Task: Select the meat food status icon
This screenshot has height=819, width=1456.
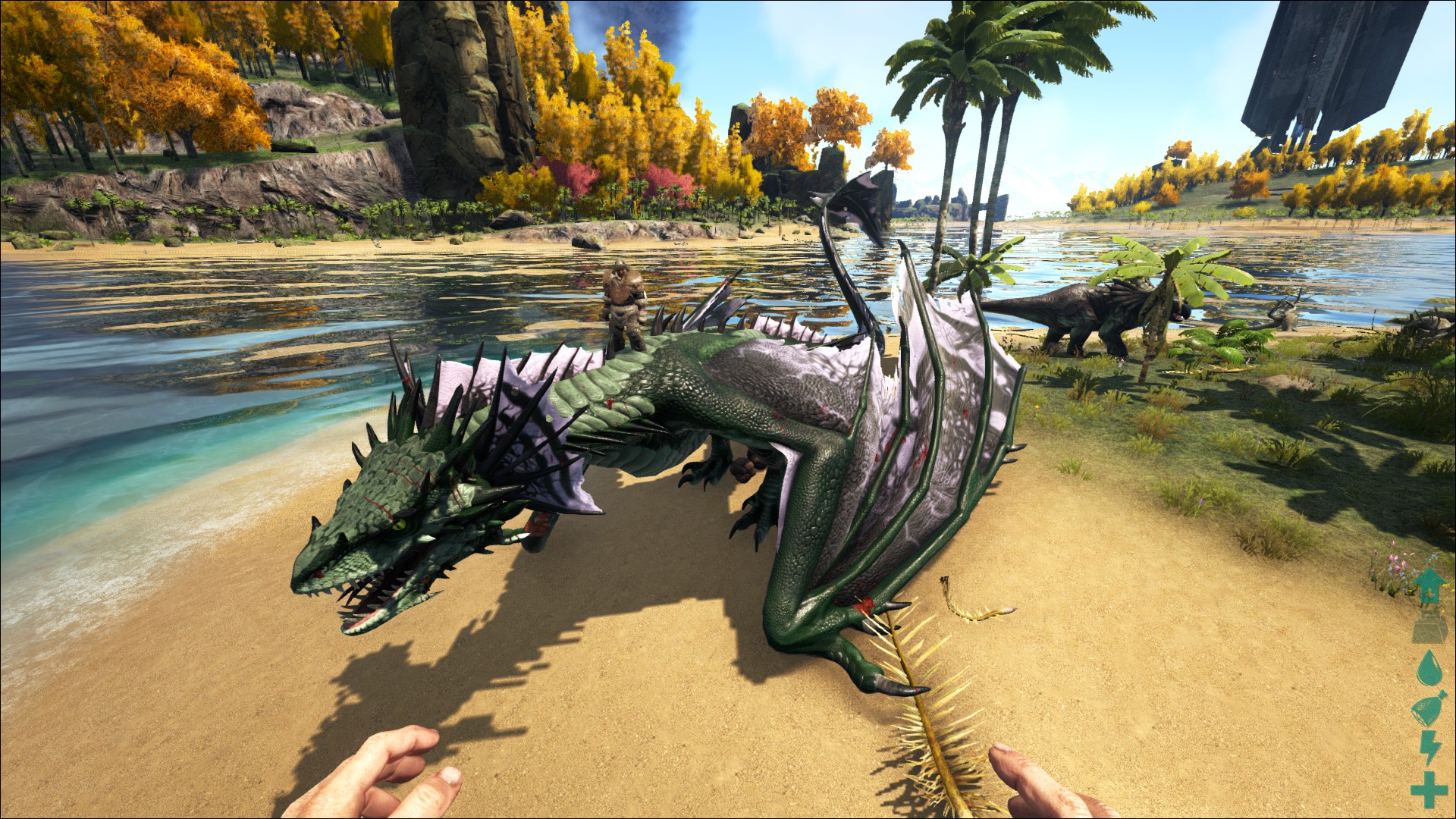Action: coord(1428,710)
